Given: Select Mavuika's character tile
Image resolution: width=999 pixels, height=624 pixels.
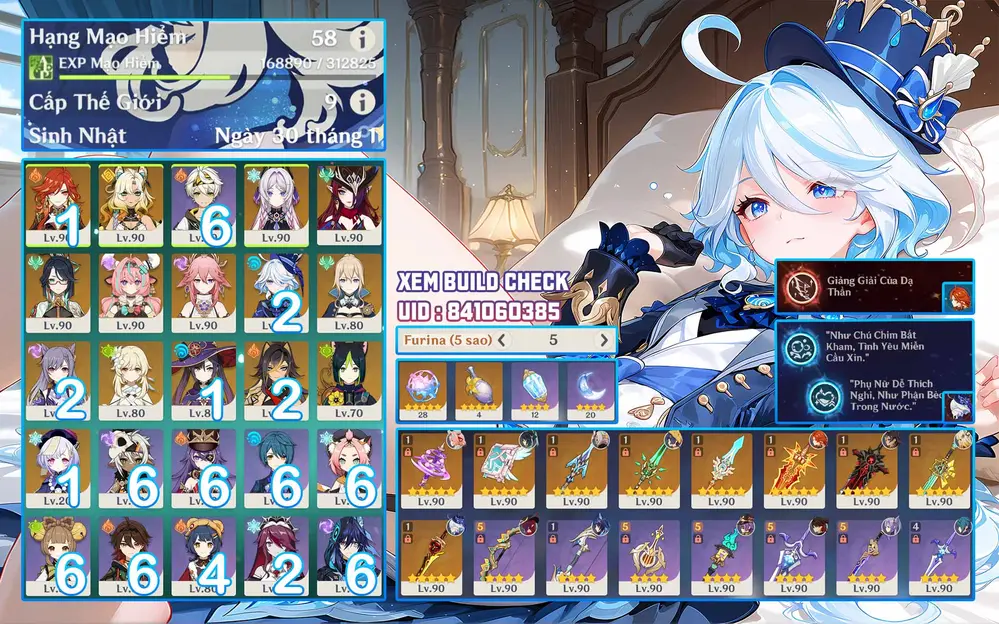Looking at the screenshot, I should point(57,203).
